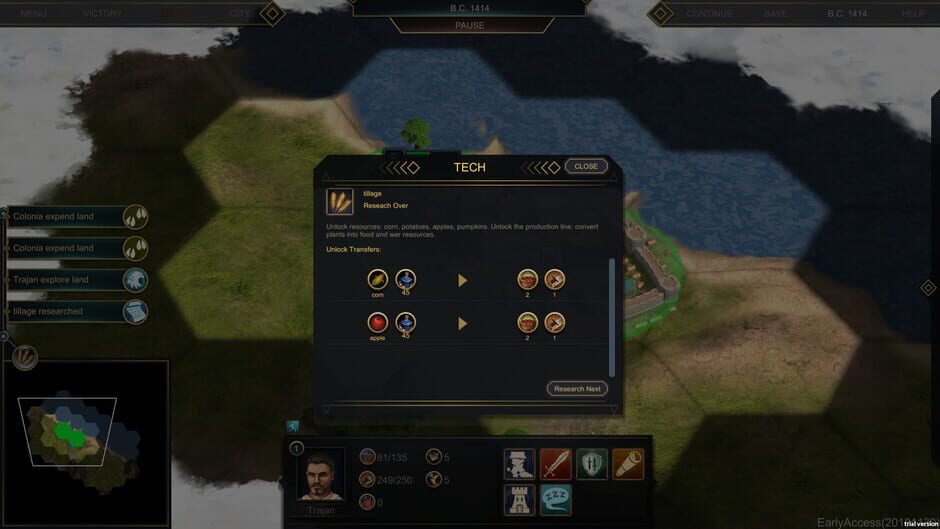Viewport: 940px width, 529px height.
Task: Activate the shield defend action
Action: (592, 464)
